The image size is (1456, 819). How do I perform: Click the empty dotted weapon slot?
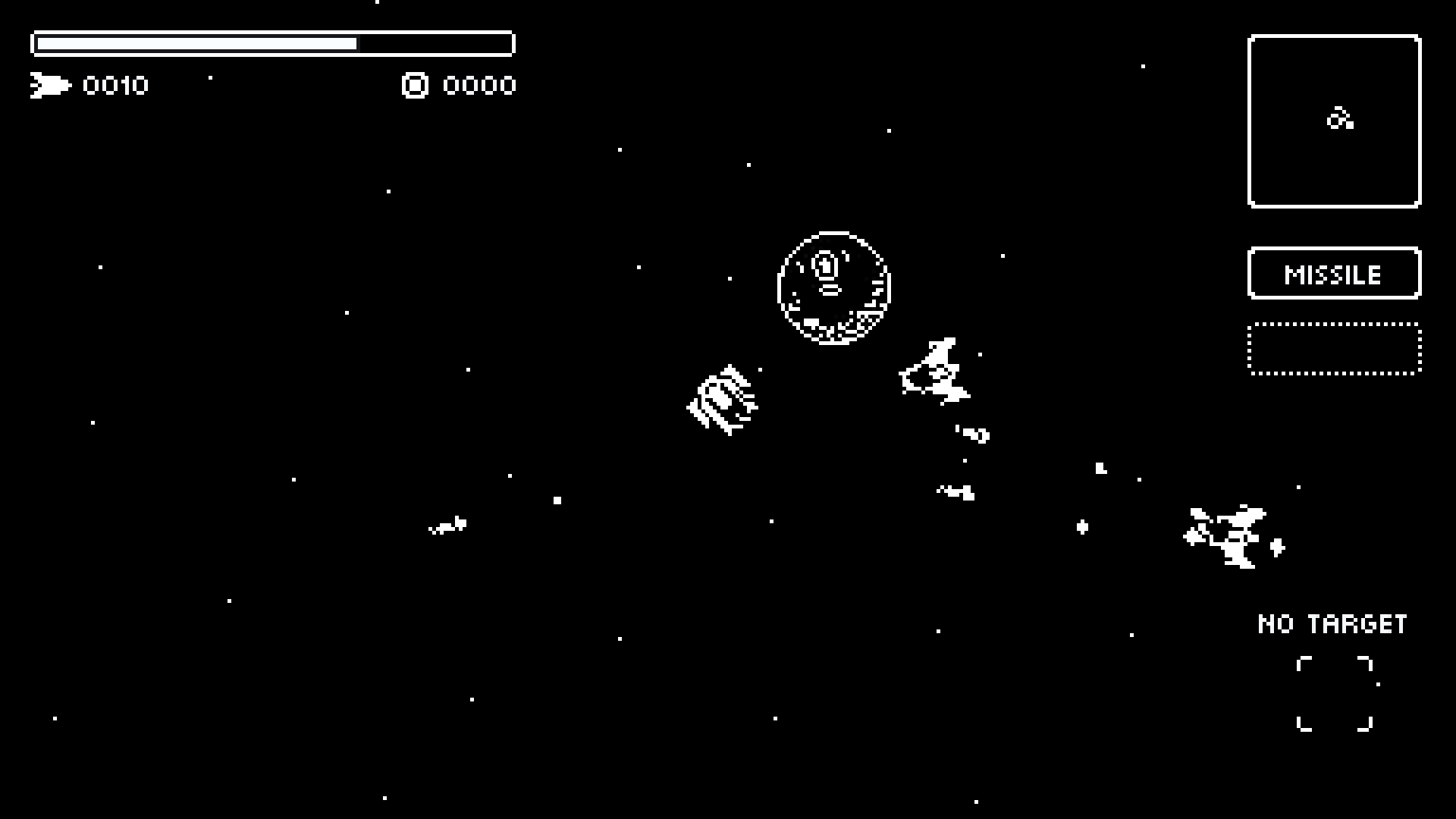(x=1333, y=350)
